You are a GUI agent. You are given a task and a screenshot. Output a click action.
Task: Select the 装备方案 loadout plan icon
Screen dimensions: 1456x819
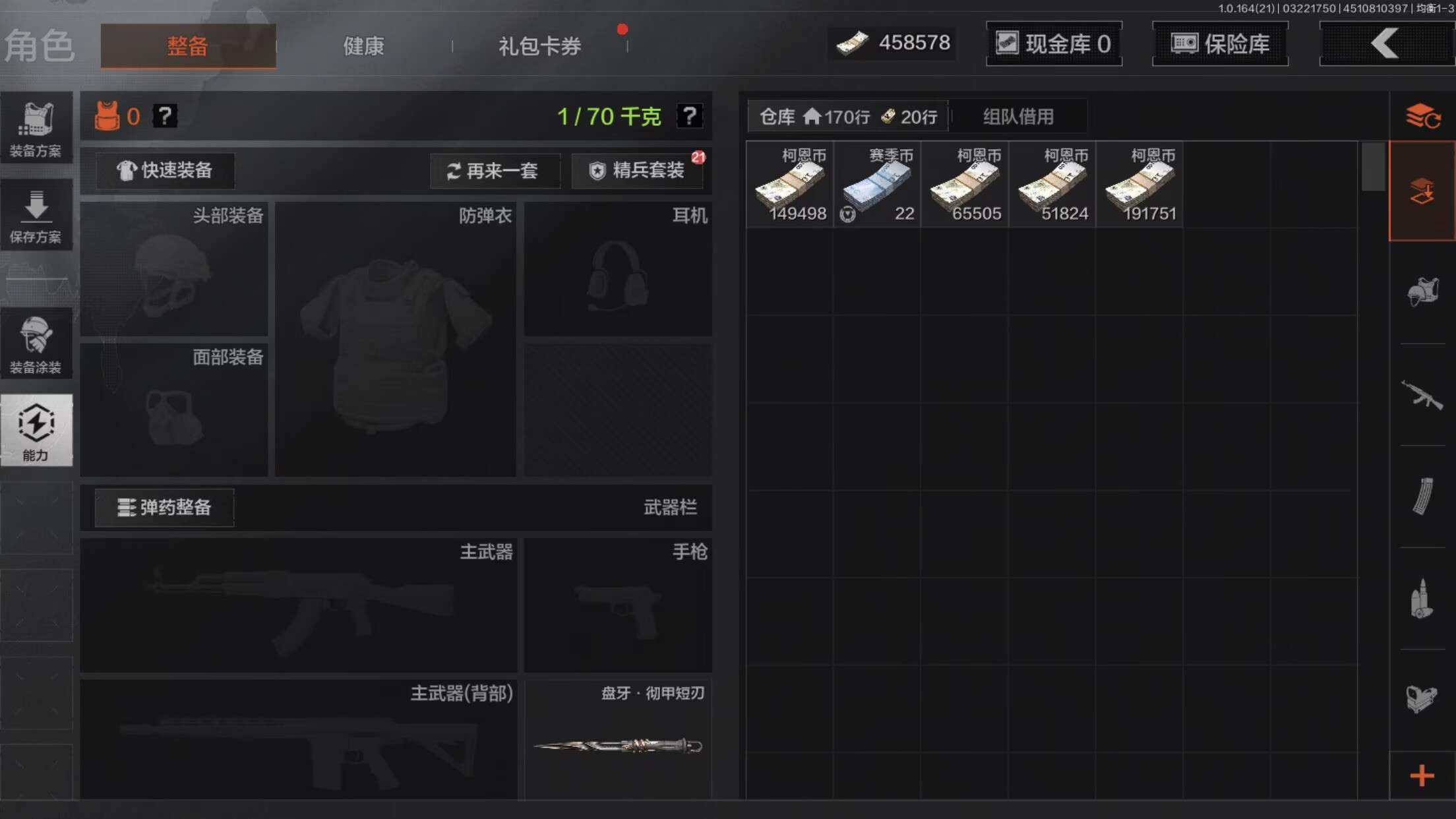tap(37, 129)
